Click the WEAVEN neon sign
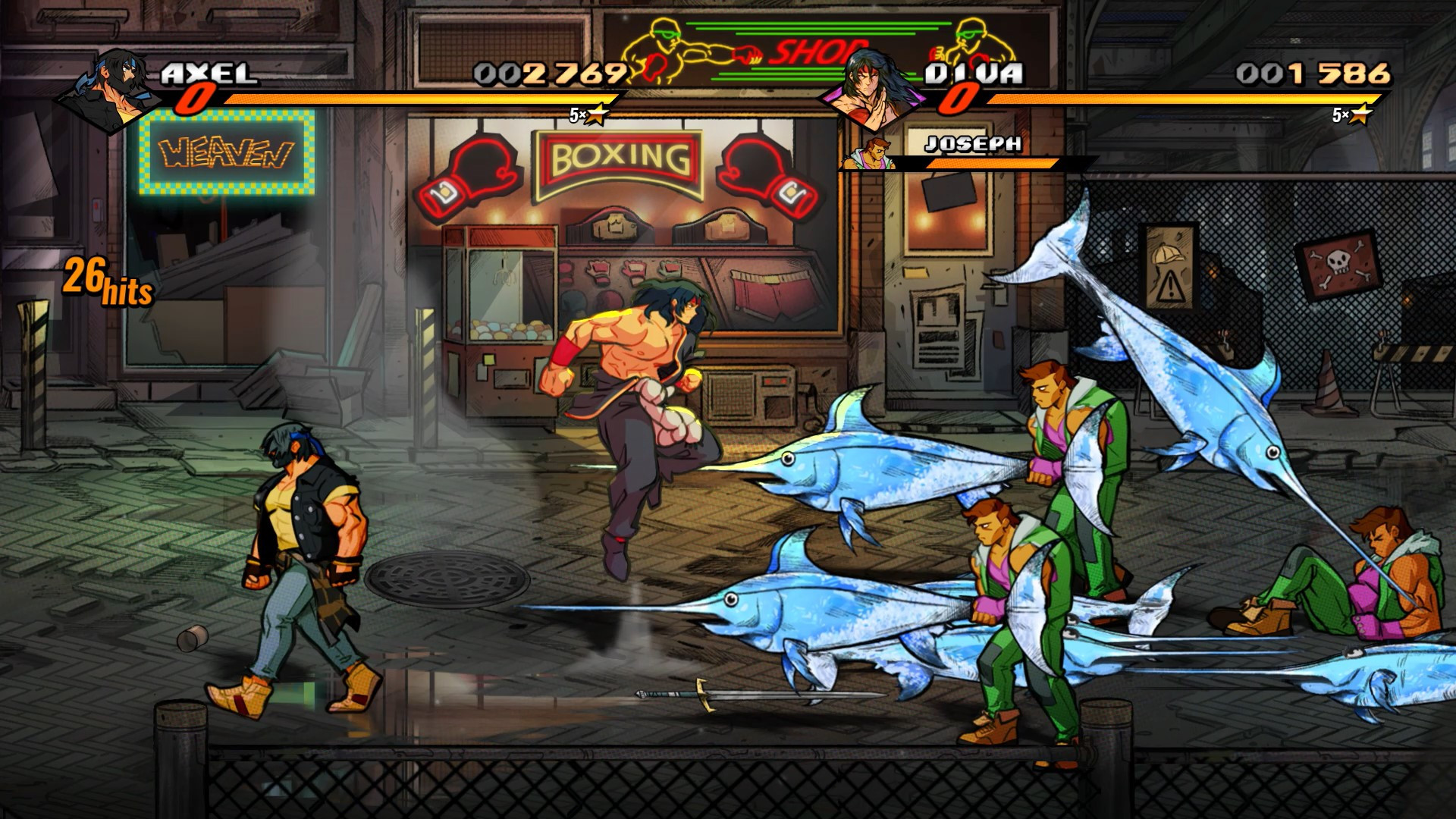1456x819 pixels. coord(224,152)
